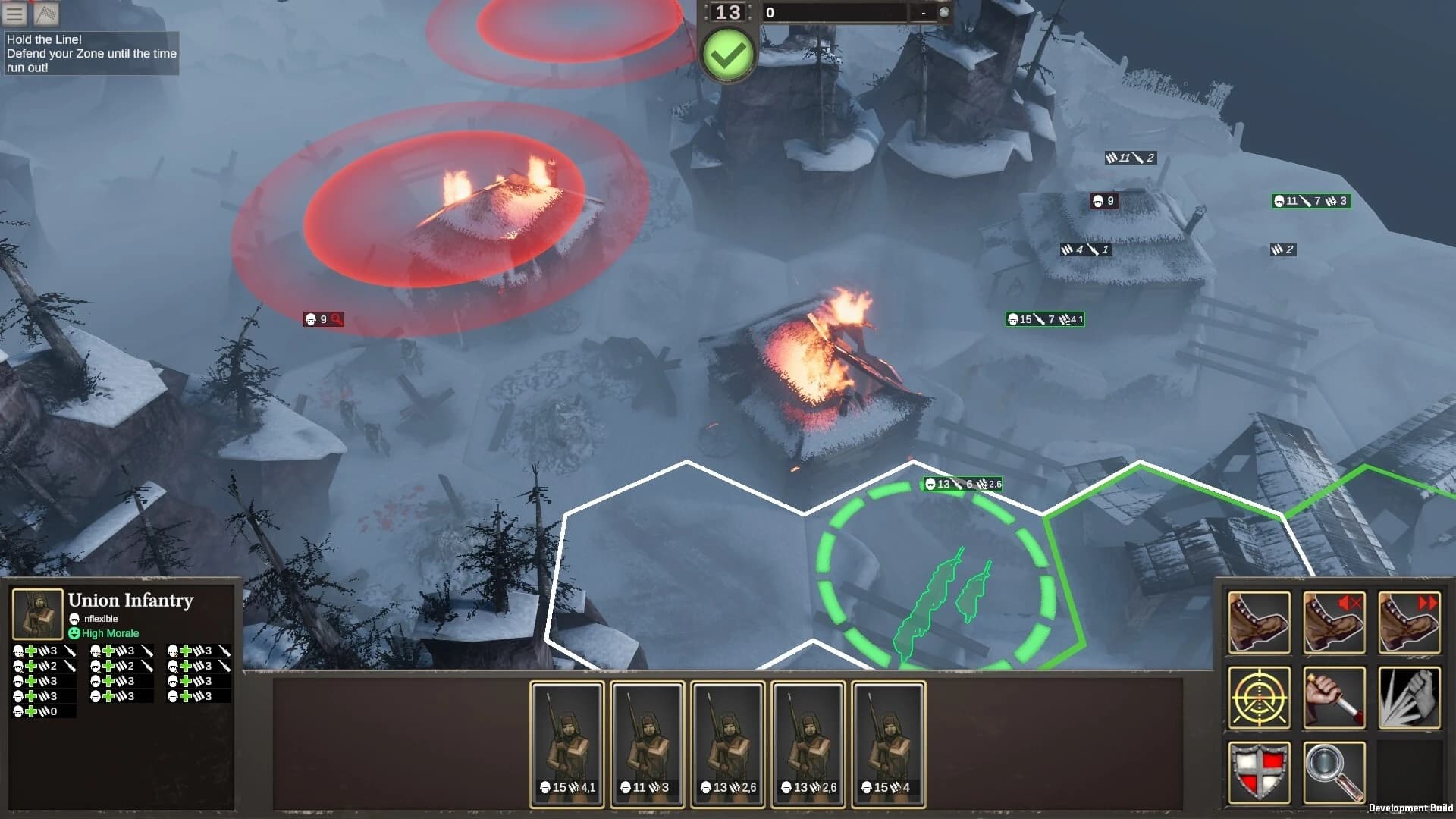Select the leftmost soldier card with 15 men
1456x819 pixels.
[565, 745]
